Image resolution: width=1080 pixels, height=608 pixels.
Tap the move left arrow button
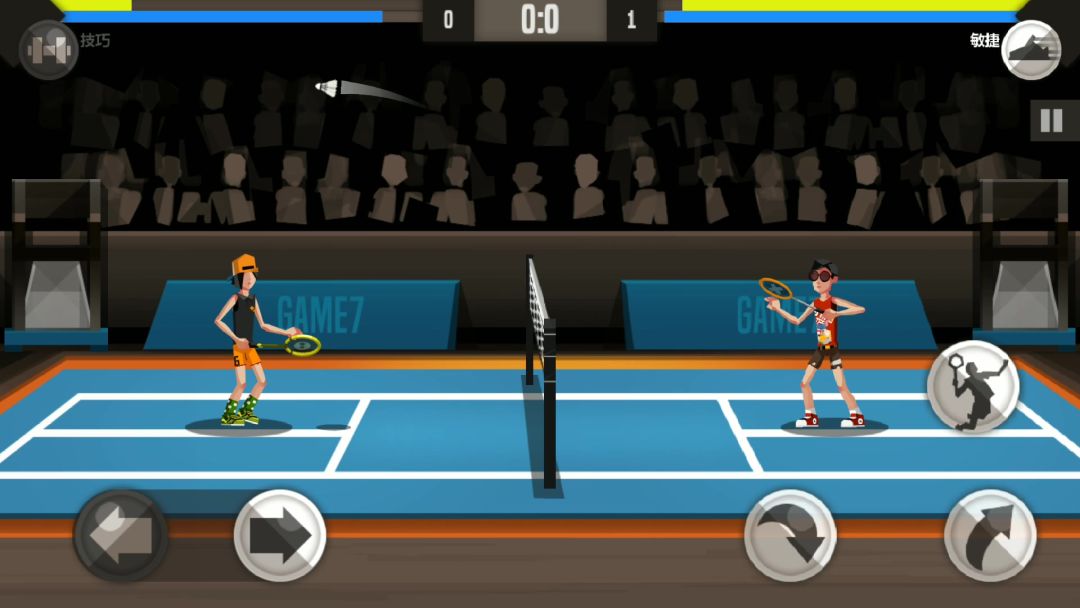(121, 535)
